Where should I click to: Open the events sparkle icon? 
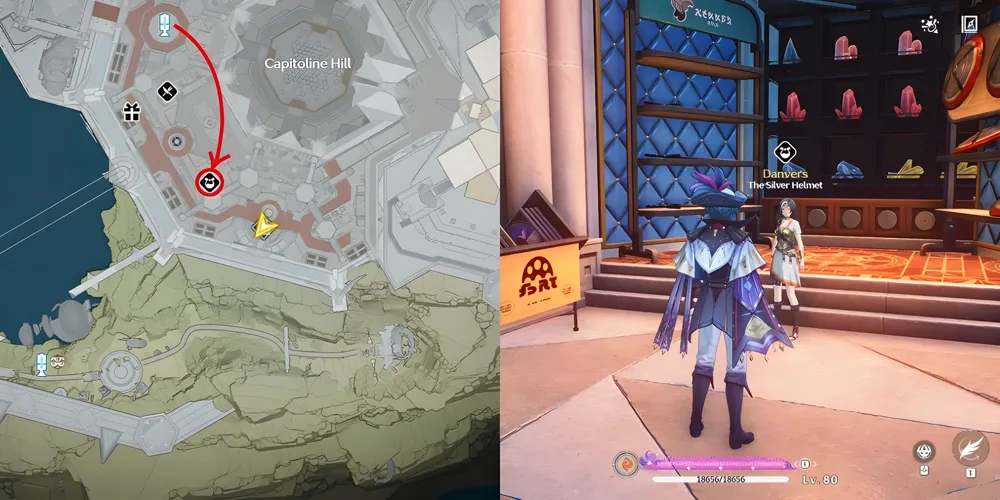[x=929, y=24]
